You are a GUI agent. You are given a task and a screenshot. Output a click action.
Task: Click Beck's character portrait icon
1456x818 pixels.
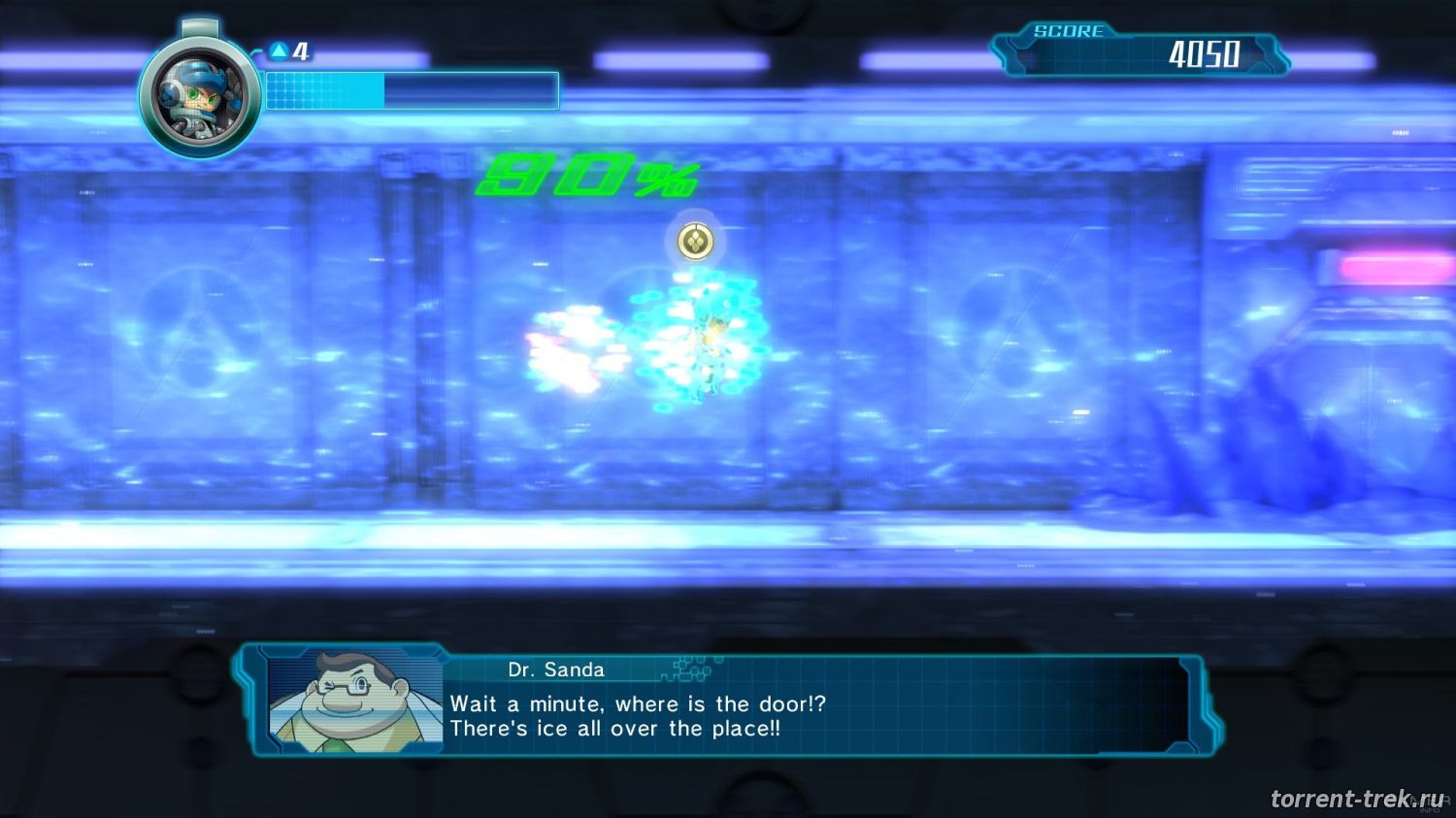pos(199,98)
